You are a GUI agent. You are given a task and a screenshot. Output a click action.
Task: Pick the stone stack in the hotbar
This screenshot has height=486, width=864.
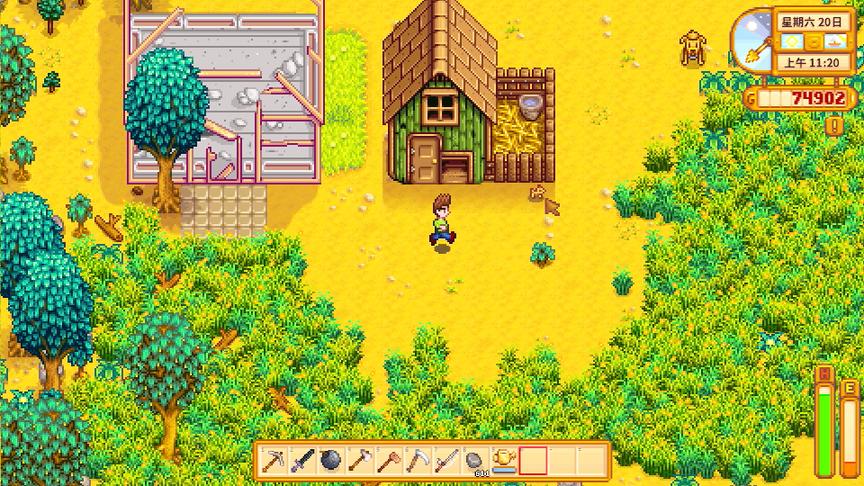click(476, 461)
